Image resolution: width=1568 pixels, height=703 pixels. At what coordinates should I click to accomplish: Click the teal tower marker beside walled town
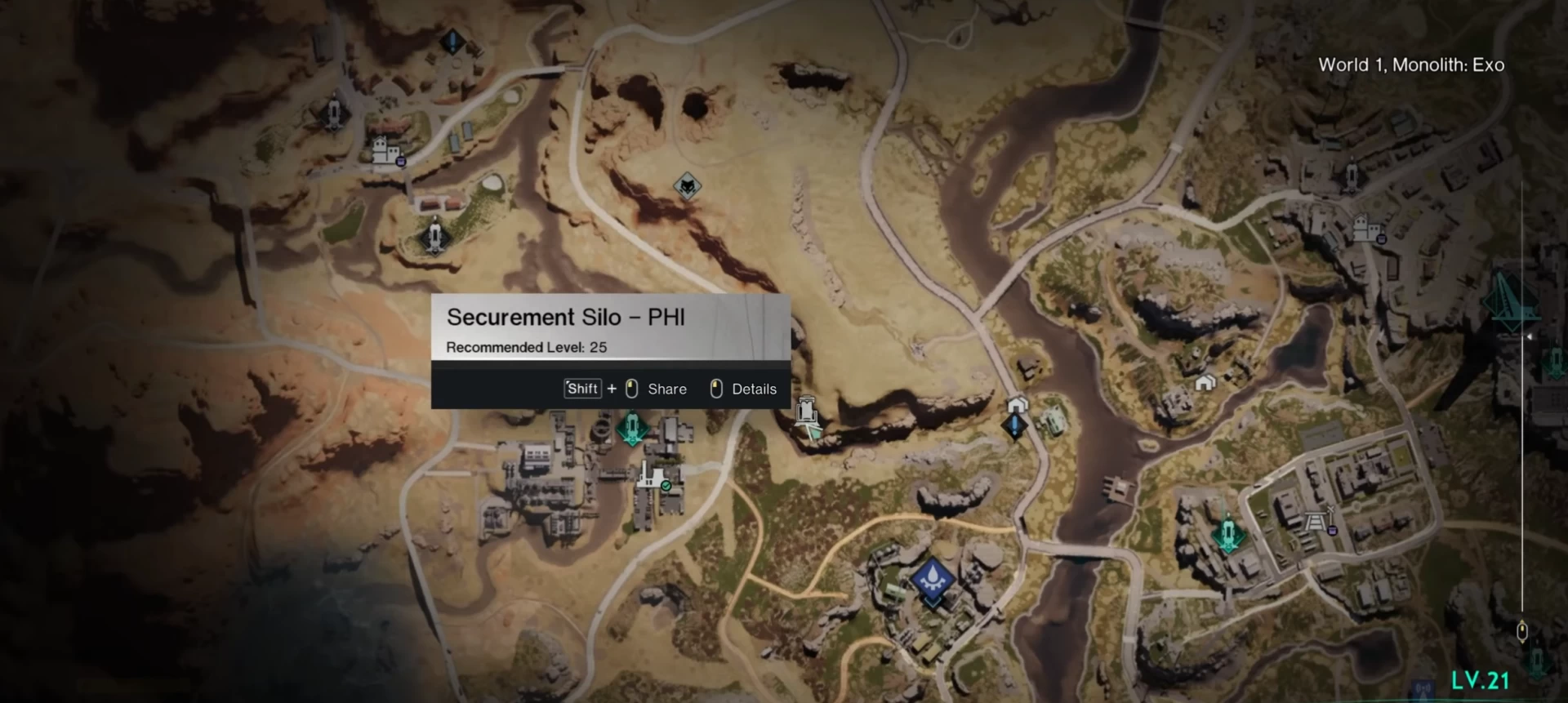click(x=1227, y=533)
